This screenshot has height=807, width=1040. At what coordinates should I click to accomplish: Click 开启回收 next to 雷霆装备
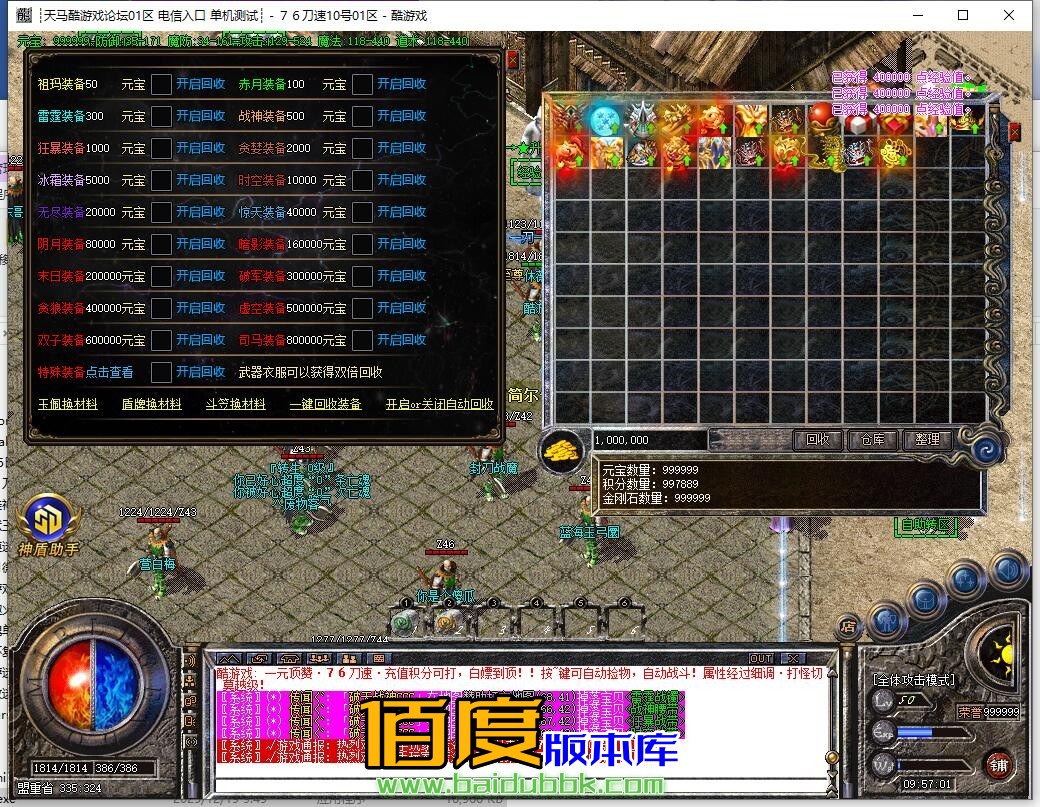click(200, 117)
